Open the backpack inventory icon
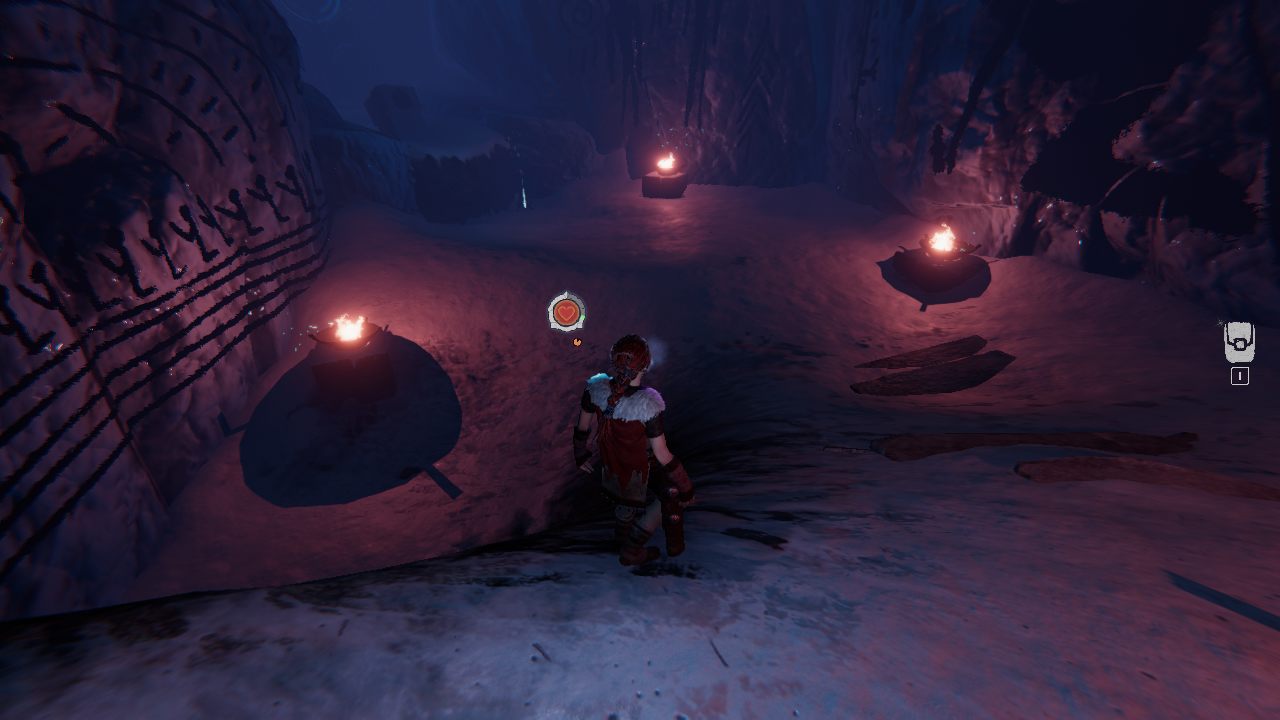Screen dimensions: 1280x720 pos(1239,343)
